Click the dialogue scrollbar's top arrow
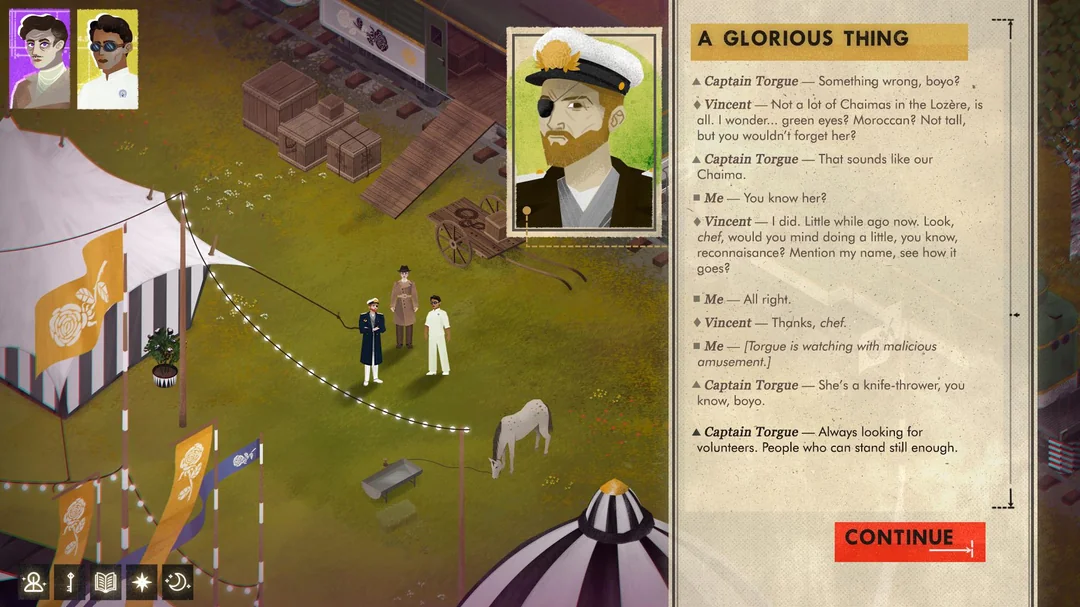The height and width of the screenshot is (607, 1080). [1010, 30]
